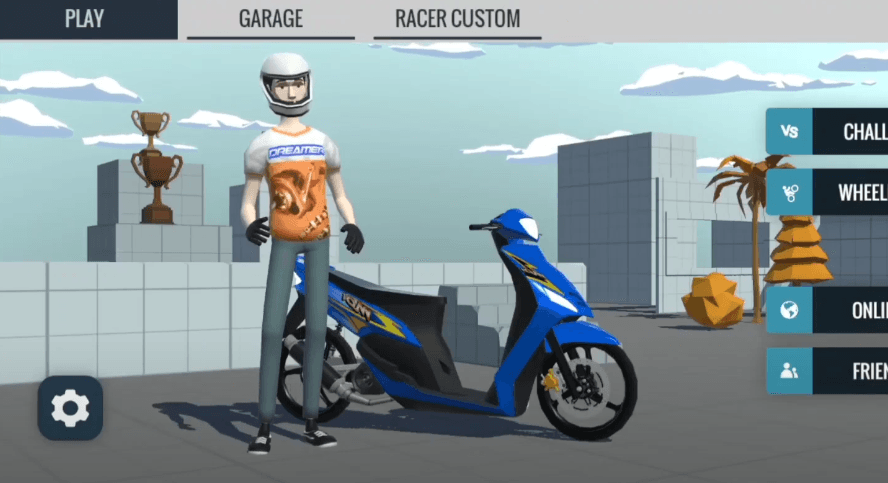Screen dimensions: 888x483
Task: Go to the Racer Custom tab
Action: (x=457, y=19)
